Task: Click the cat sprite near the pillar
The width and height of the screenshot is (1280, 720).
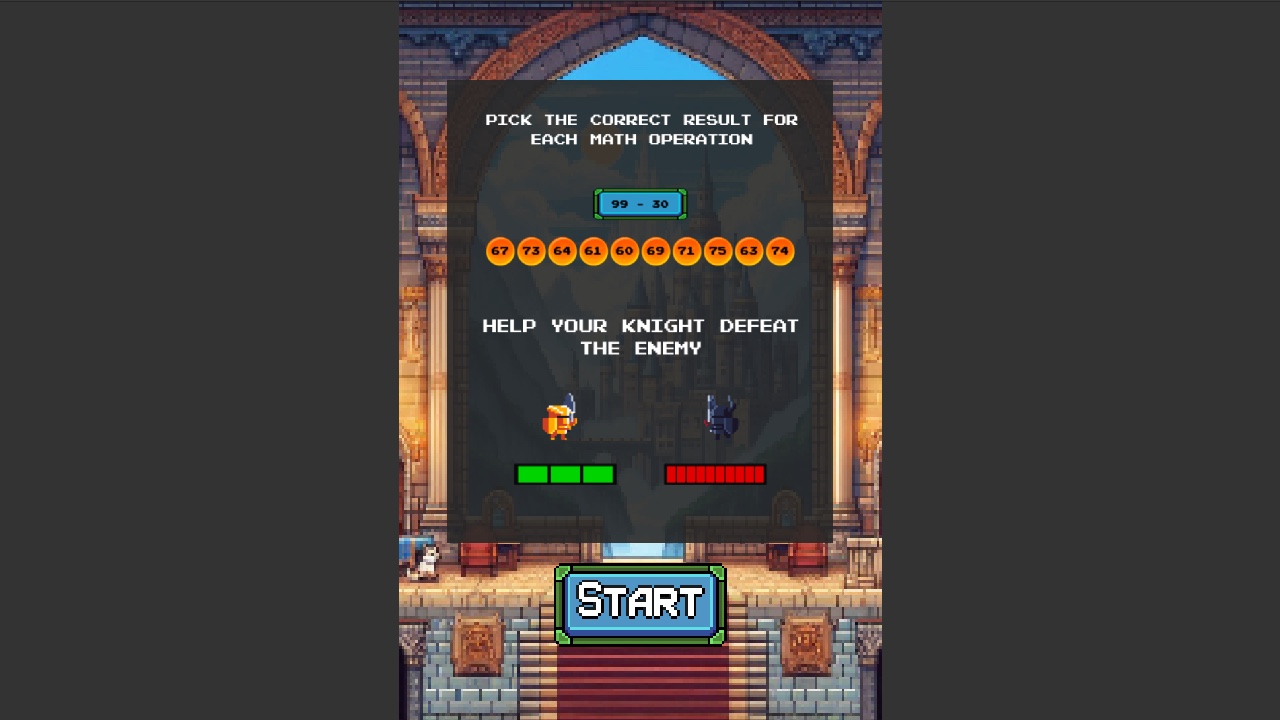Action: point(428,560)
